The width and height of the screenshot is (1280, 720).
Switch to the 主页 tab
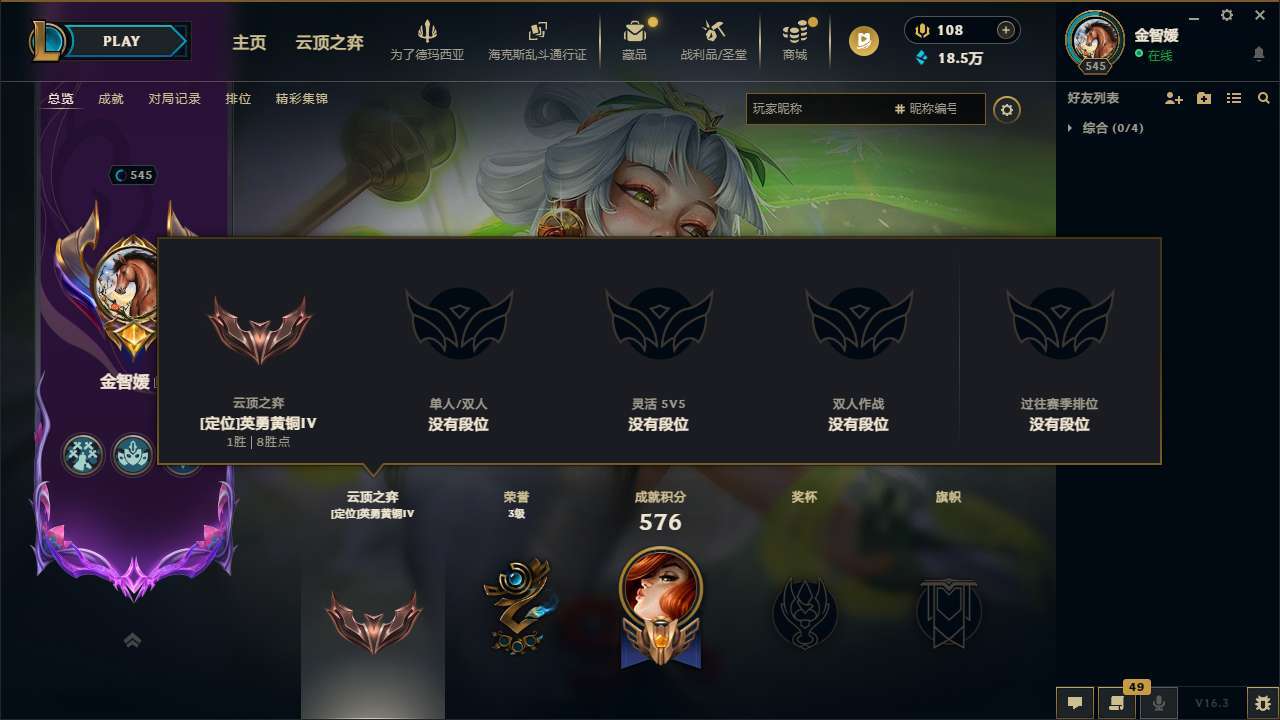point(248,43)
